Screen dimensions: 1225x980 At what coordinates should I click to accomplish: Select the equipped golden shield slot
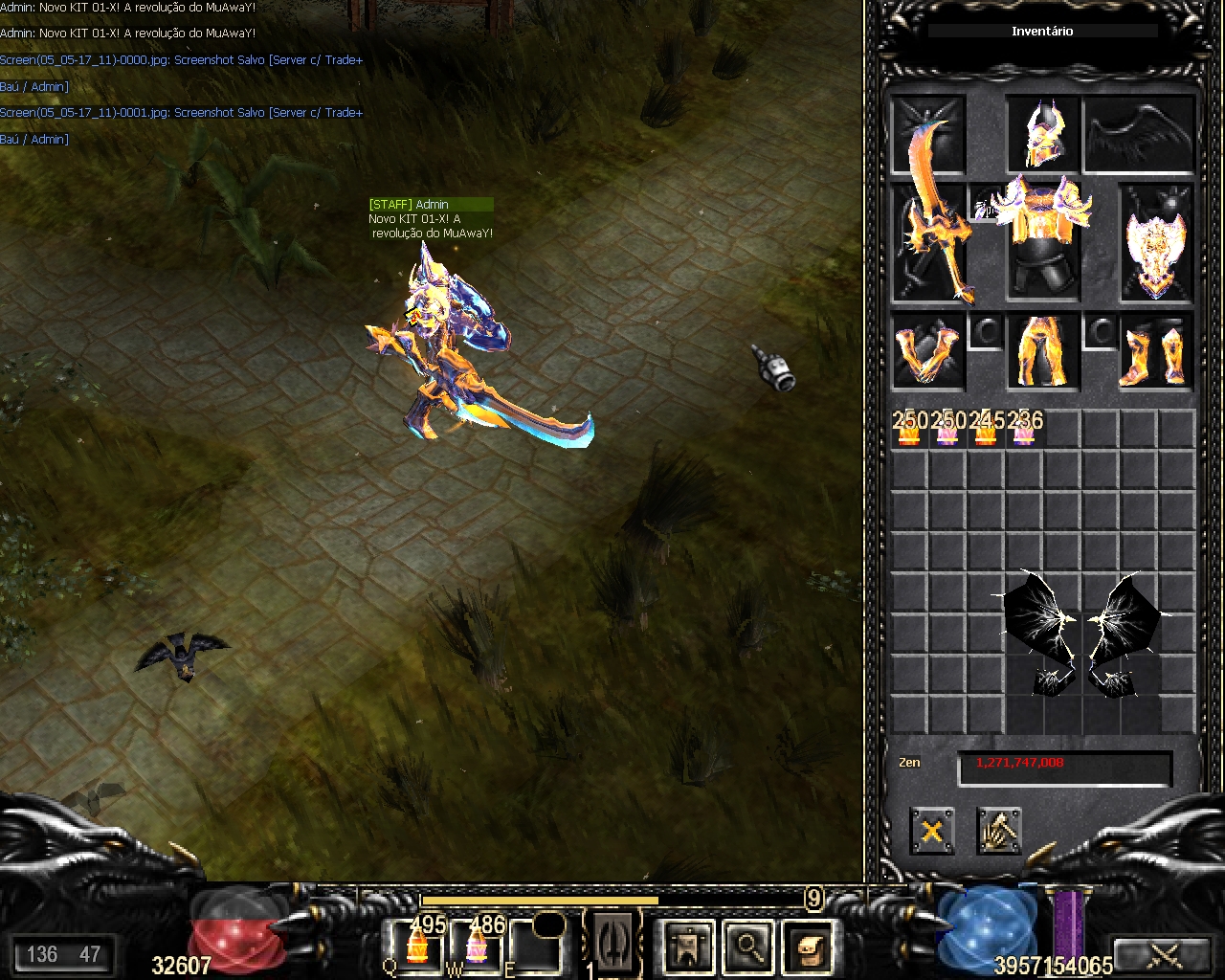[1155, 244]
